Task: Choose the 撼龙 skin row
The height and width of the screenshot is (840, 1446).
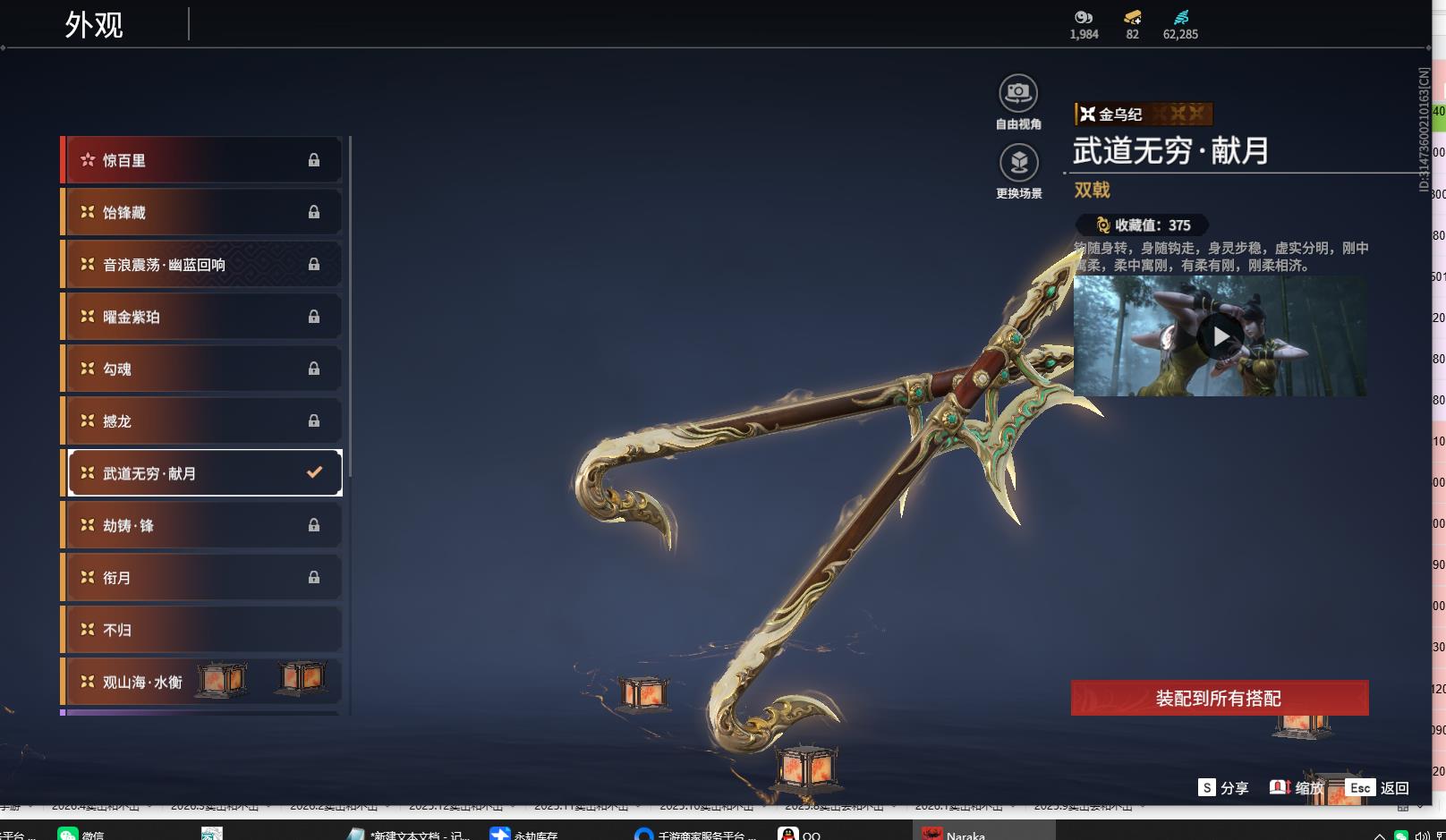Action: click(203, 420)
